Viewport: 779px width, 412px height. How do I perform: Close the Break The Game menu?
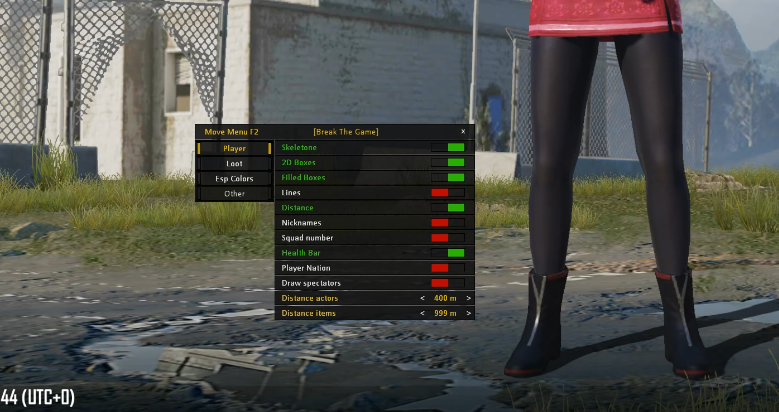click(x=462, y=131)
